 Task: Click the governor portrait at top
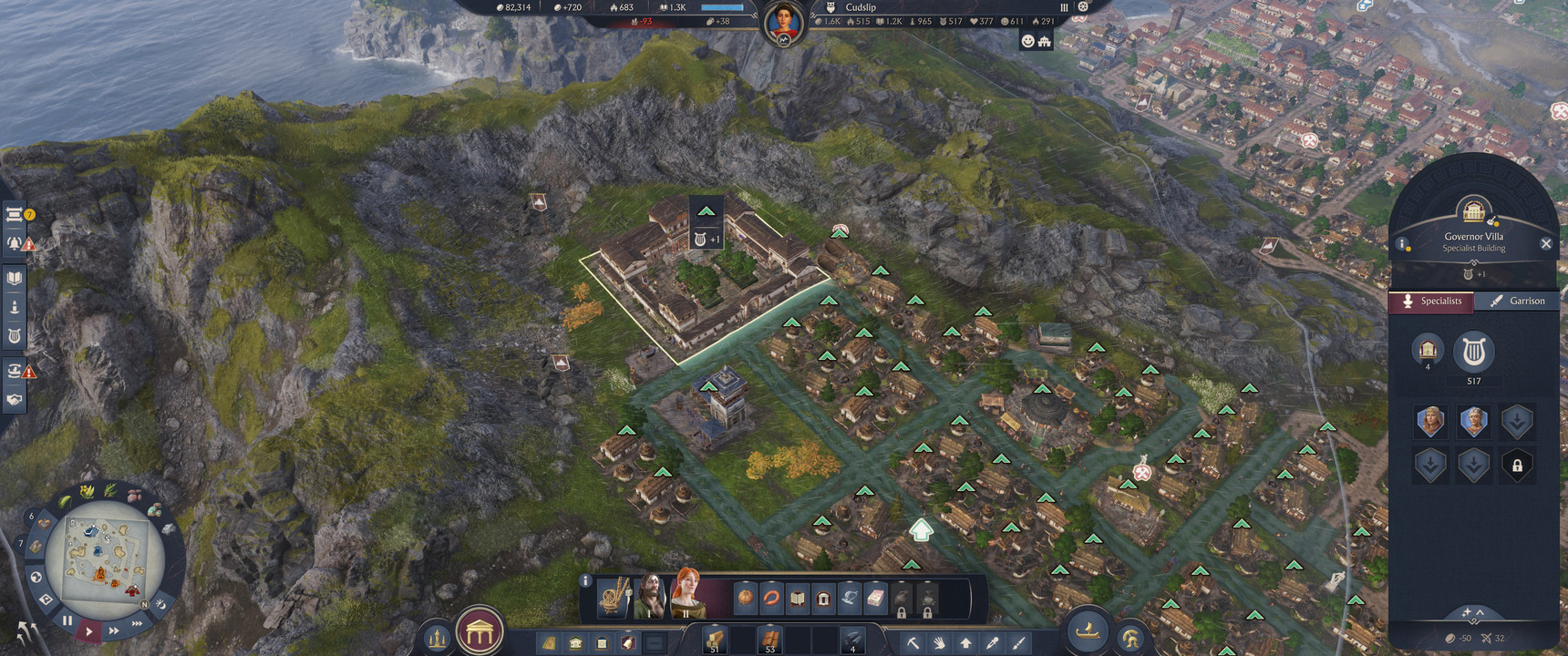[x=784, y=20]
